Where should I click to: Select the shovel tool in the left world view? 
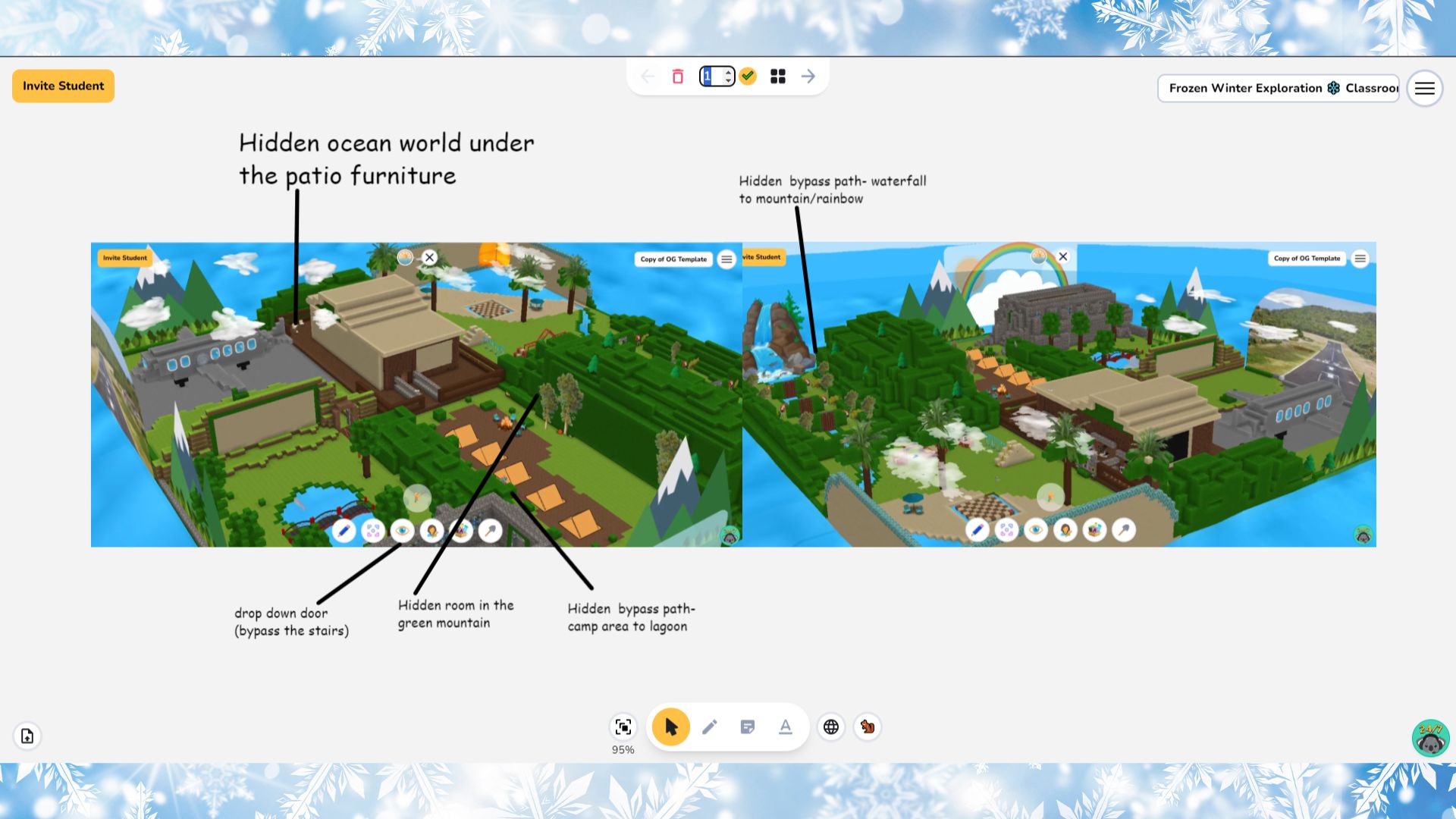coord(490,531)
